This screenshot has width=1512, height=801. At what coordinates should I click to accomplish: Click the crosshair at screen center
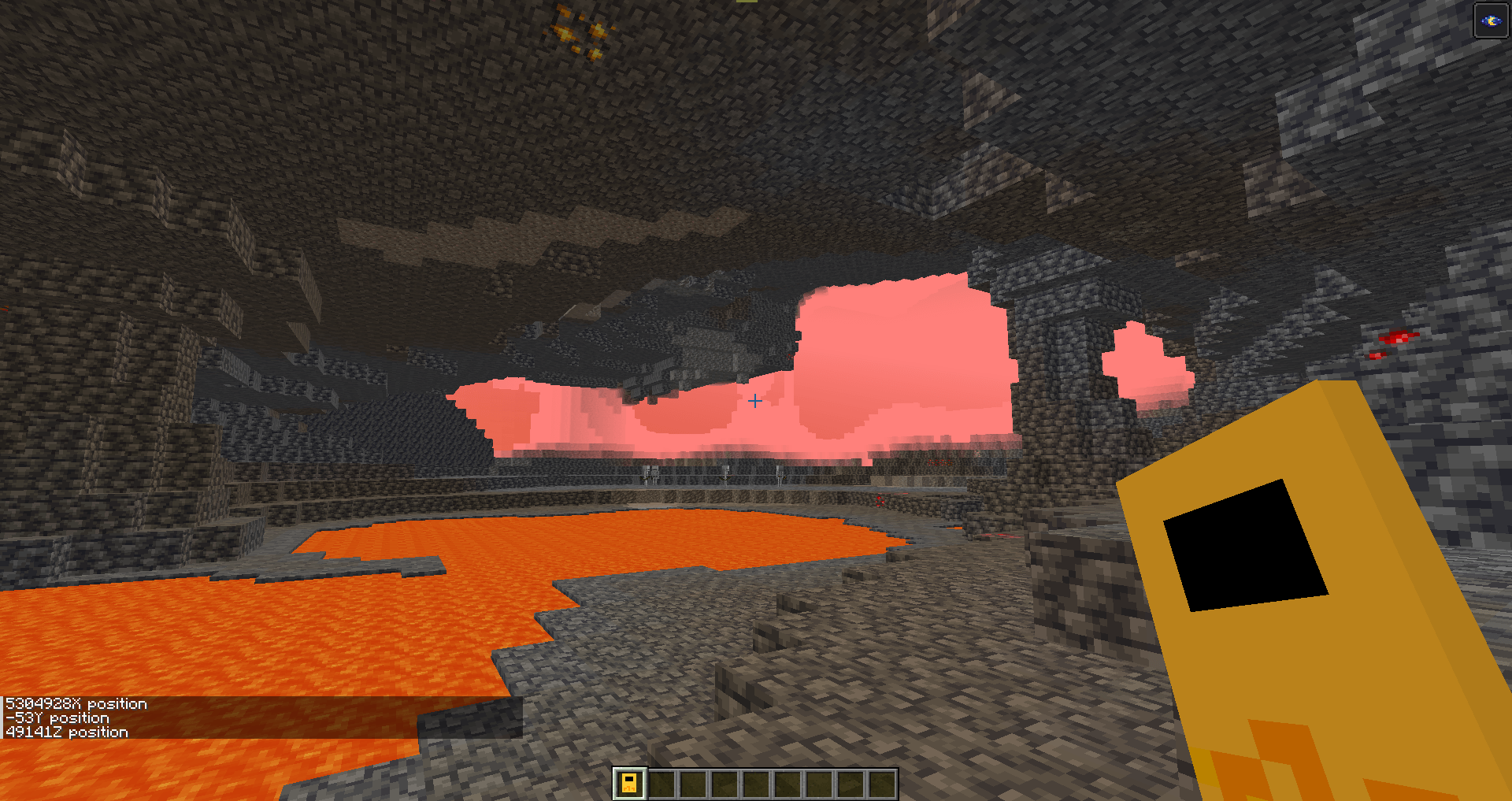[755, 401]
